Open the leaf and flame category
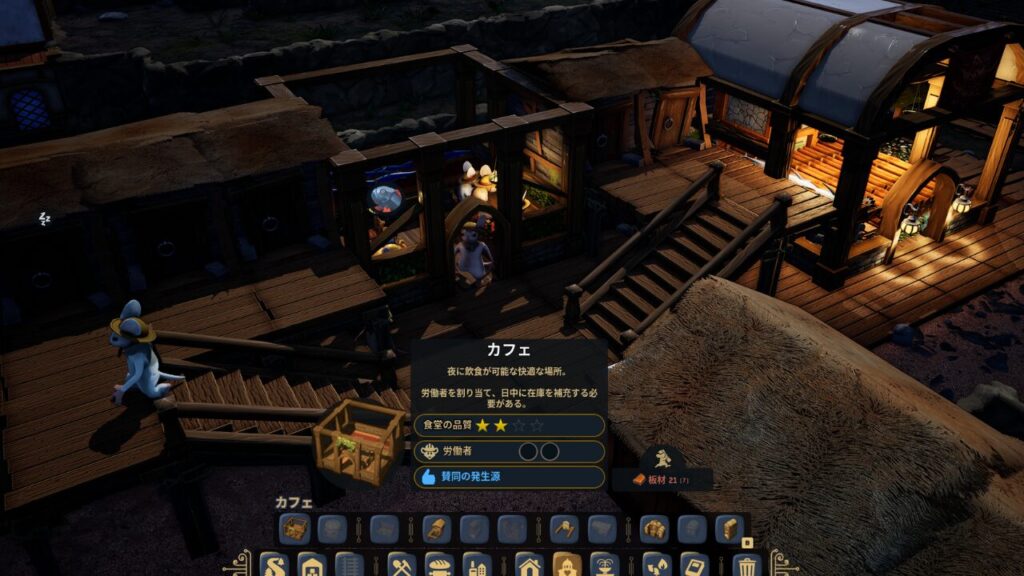1024x576 pixels. (657, 565)
